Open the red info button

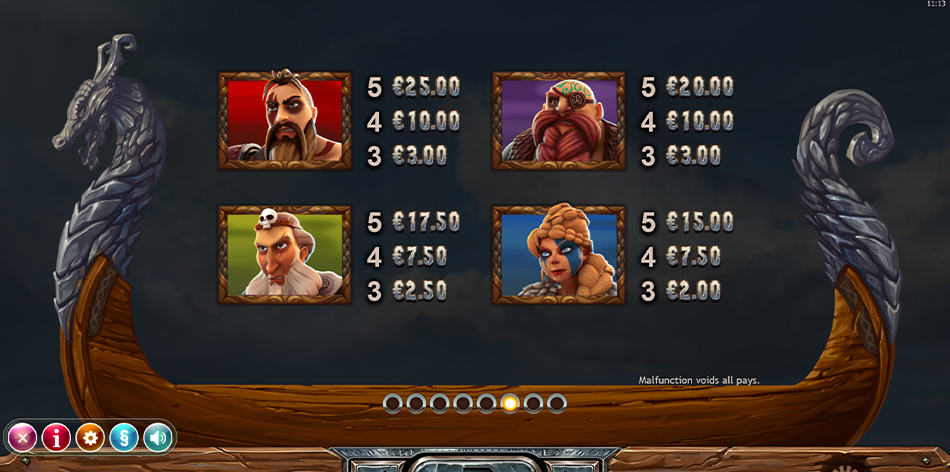(56, 437)
